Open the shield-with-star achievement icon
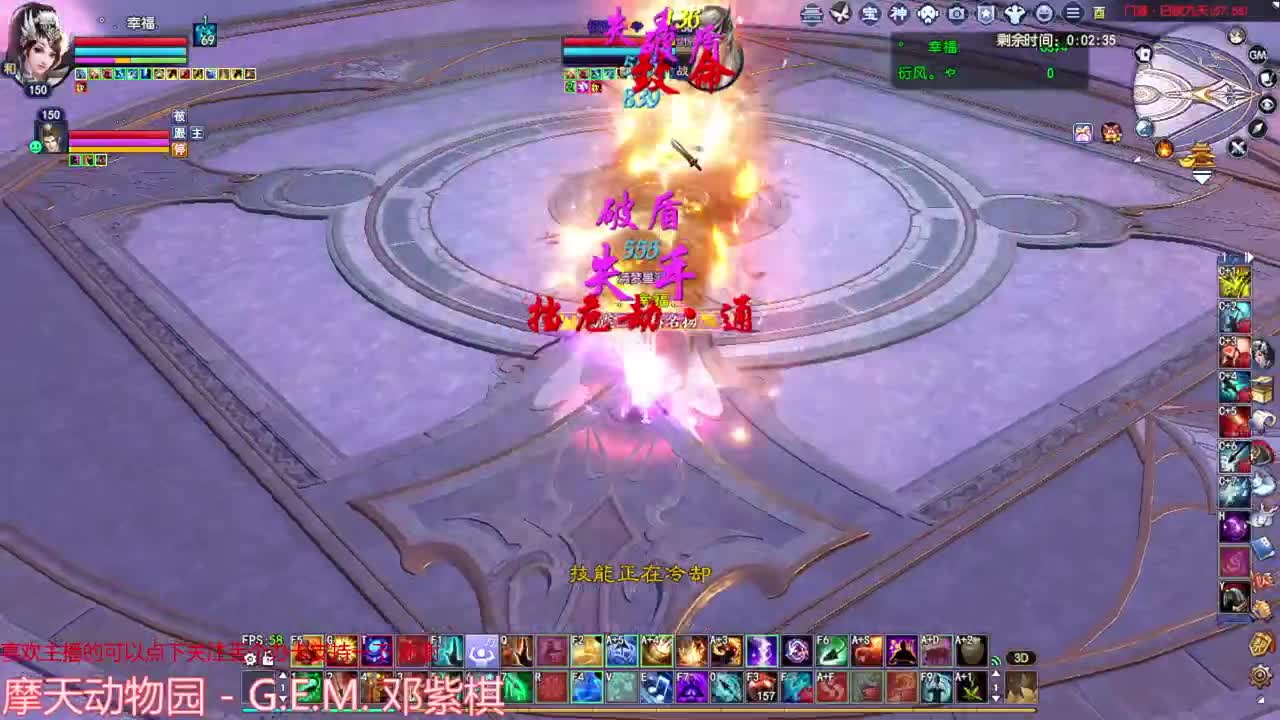This screenshot has width=1280, height=720. (x=985, y=14)
